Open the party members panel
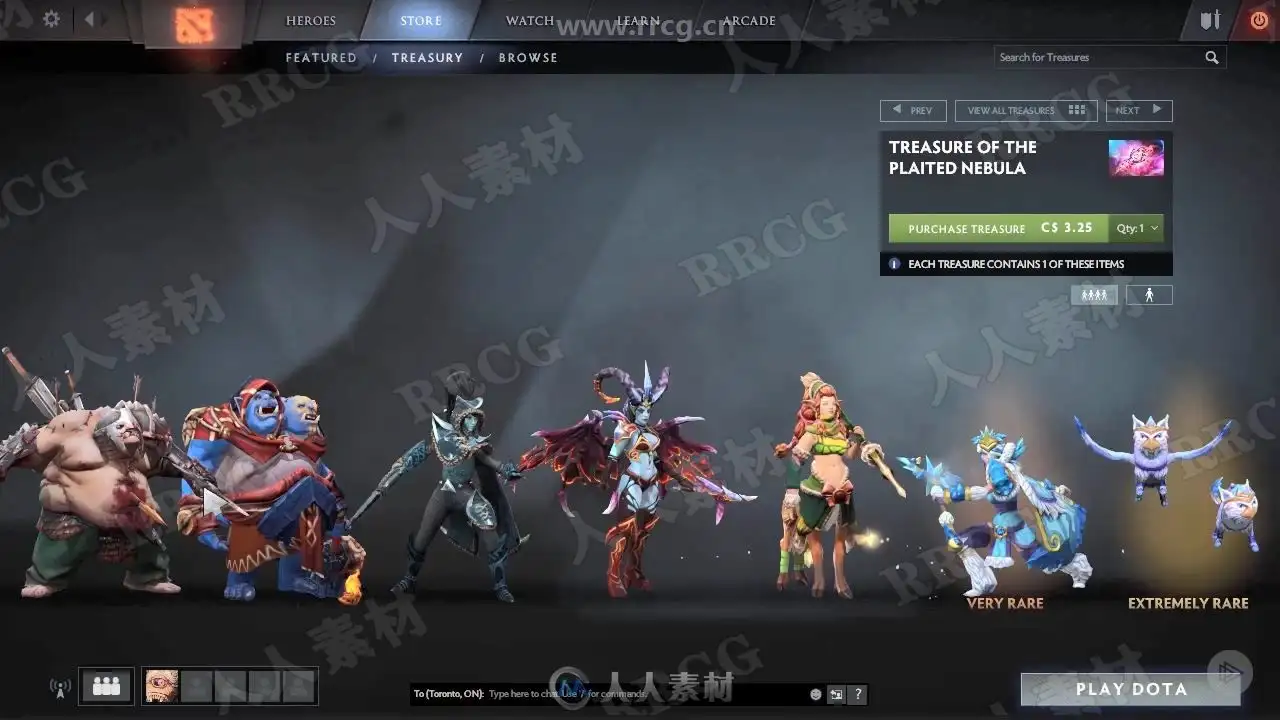This screenshot has height=720, width=1280. click(106, 686)
